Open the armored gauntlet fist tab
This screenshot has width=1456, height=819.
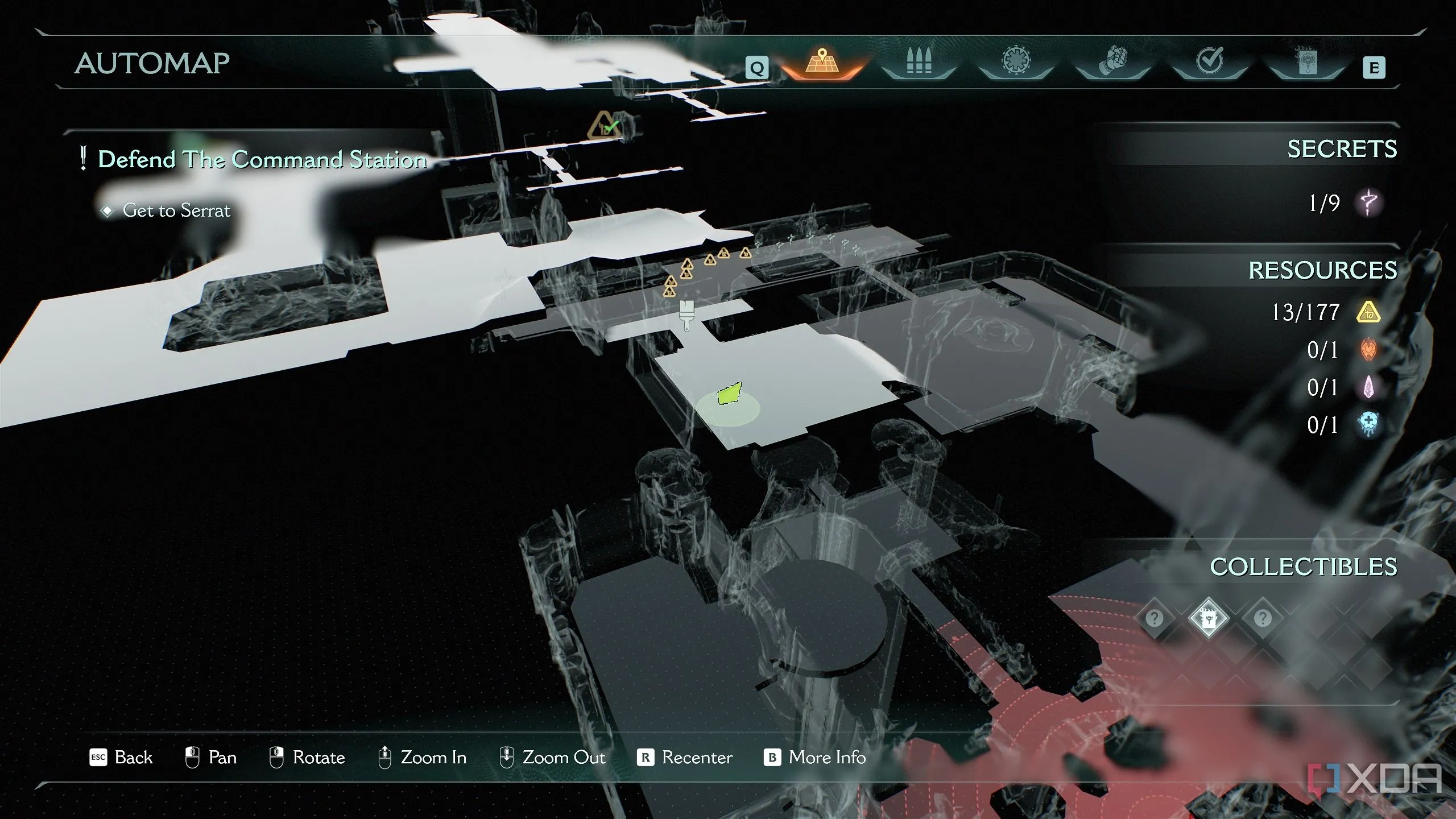coord(1112,63)
